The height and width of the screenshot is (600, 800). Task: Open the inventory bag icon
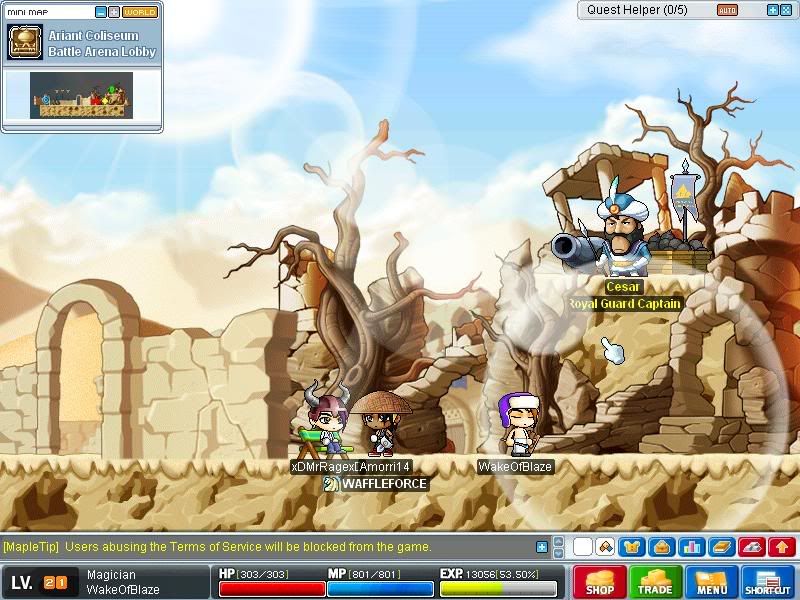click(659, 546)
